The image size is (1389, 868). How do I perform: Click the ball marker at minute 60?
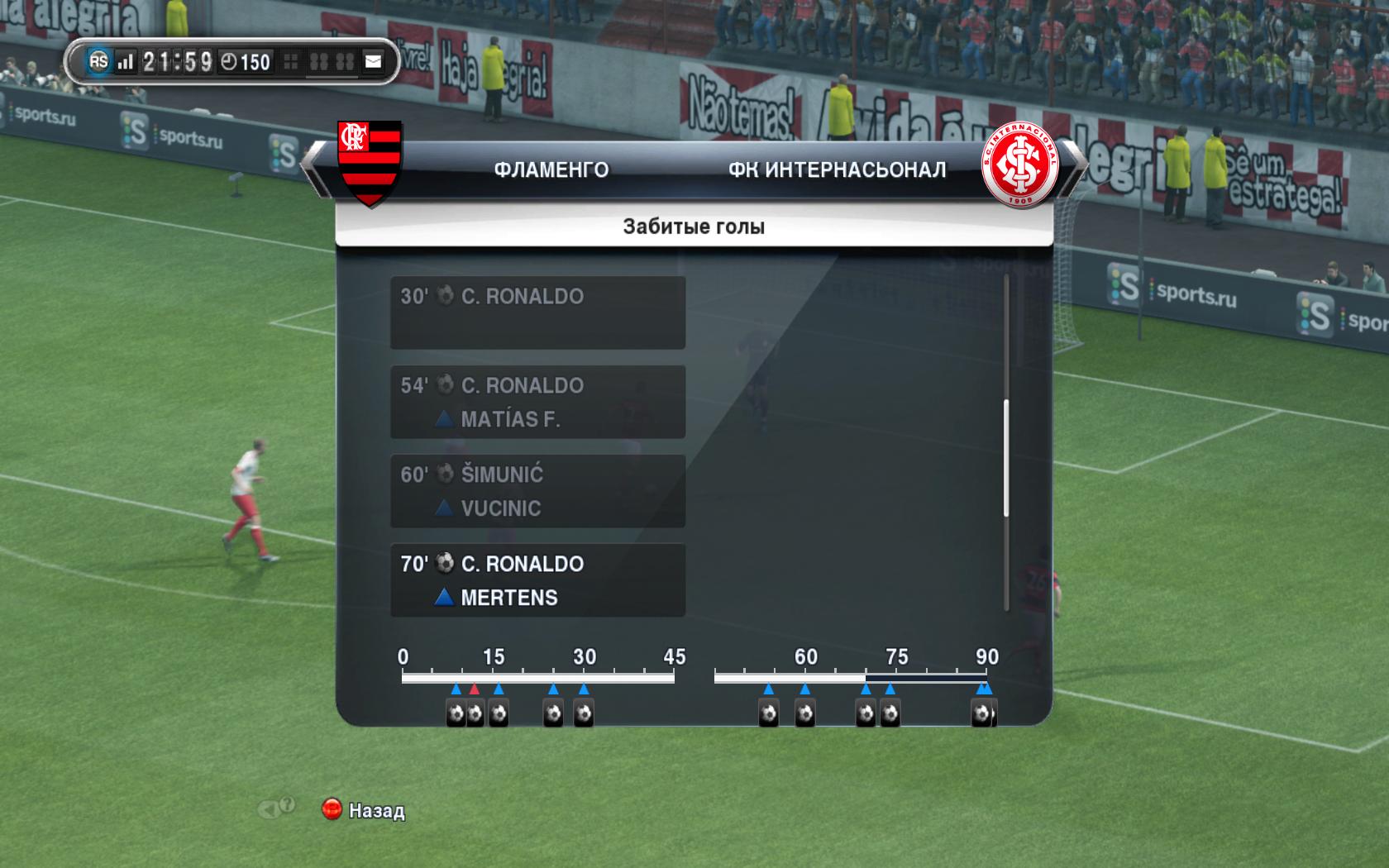point(804,713)
